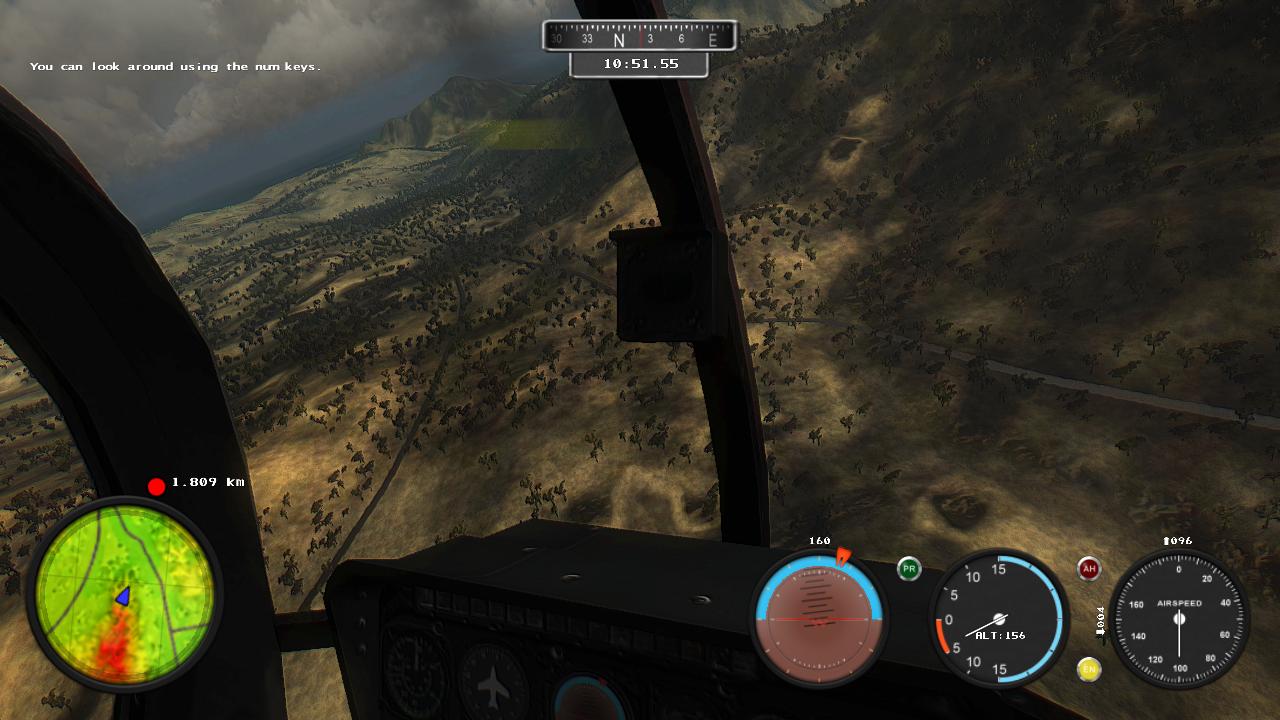Click the num keys hint message
Image resolution: width=1280 pixels, height=720 pixels.
[x=176, y=66]
